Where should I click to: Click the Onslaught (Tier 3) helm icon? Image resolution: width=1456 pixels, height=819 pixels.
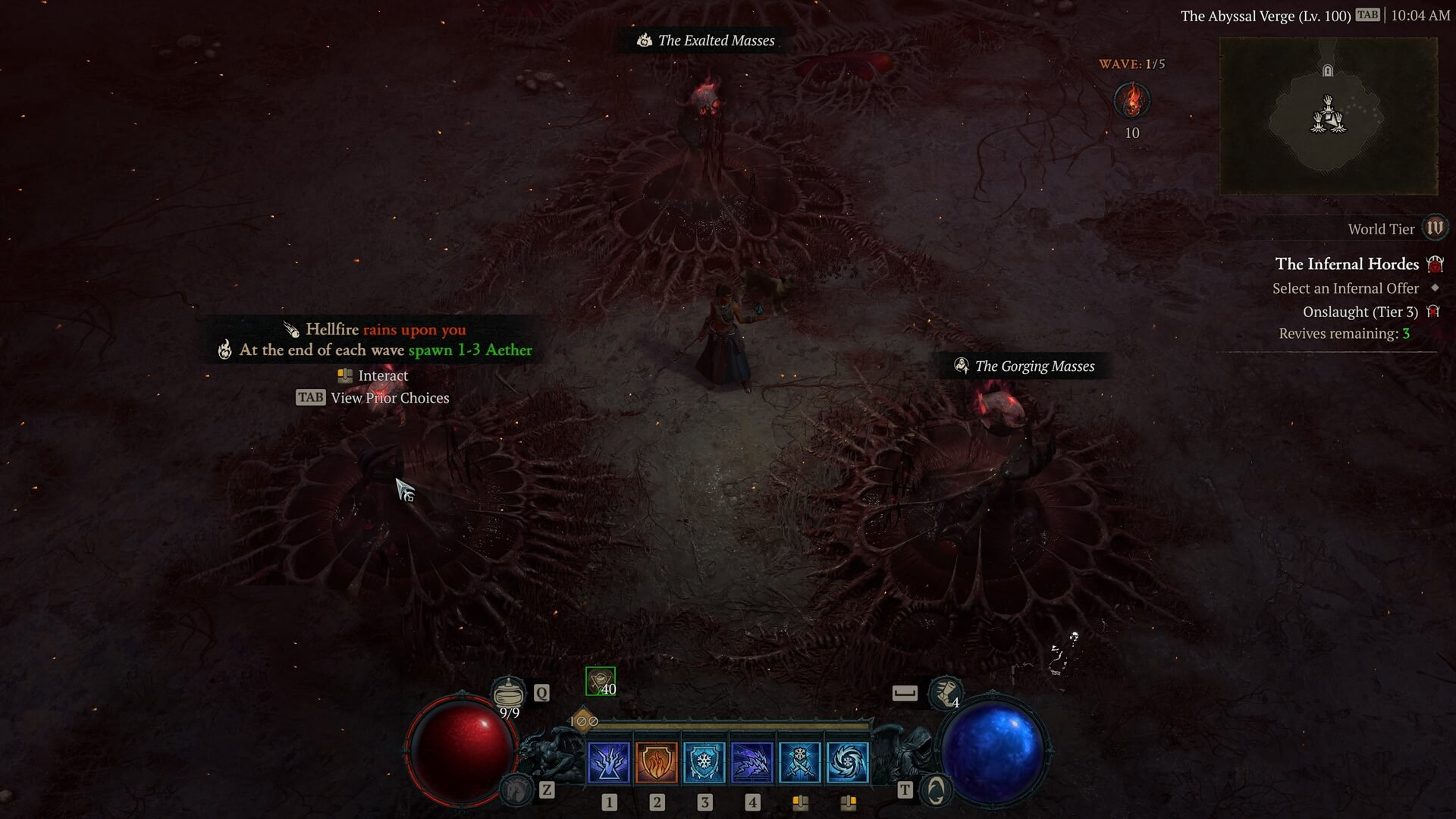tap(1432, 311)
